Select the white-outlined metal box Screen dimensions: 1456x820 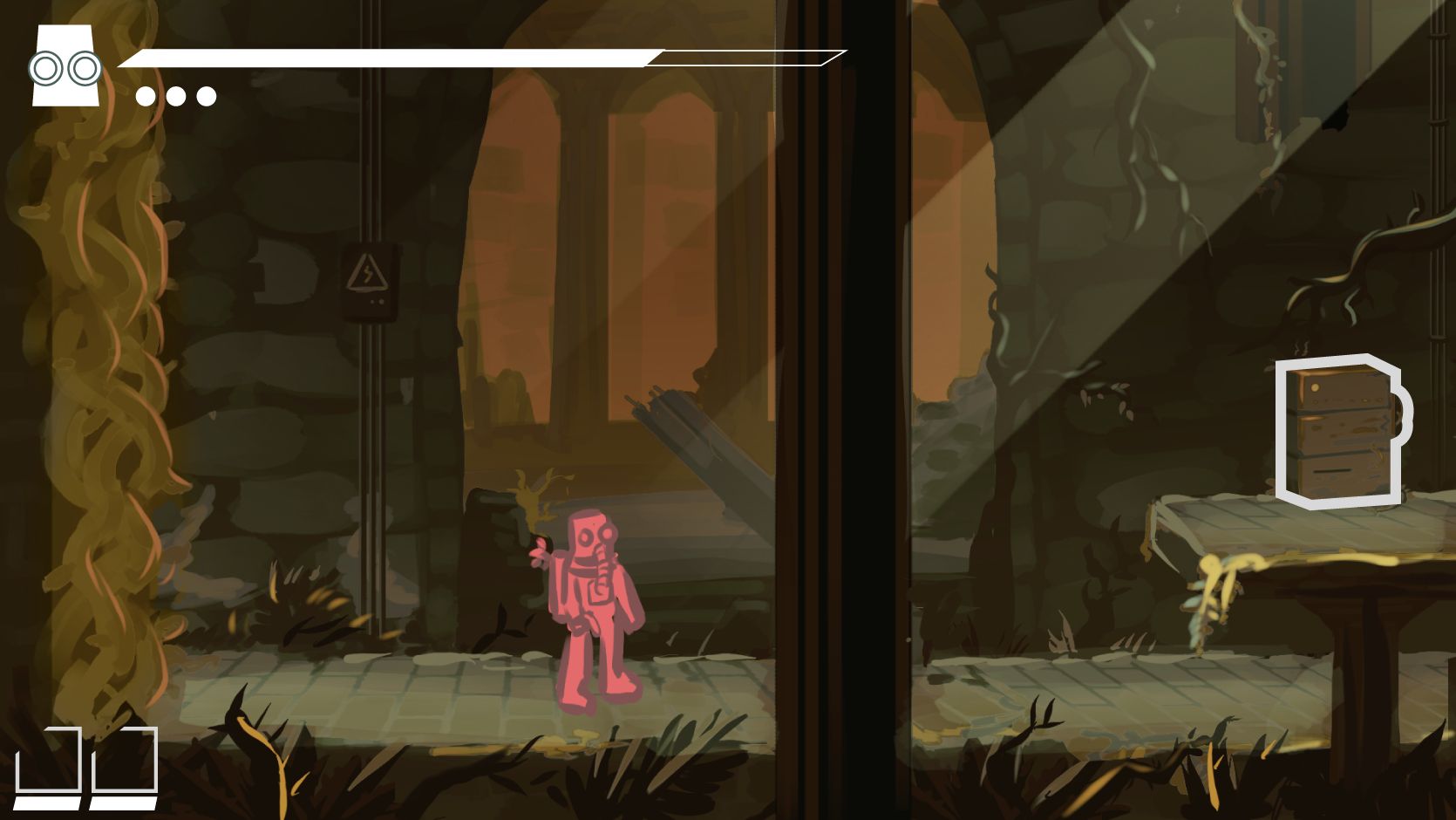1339,432
